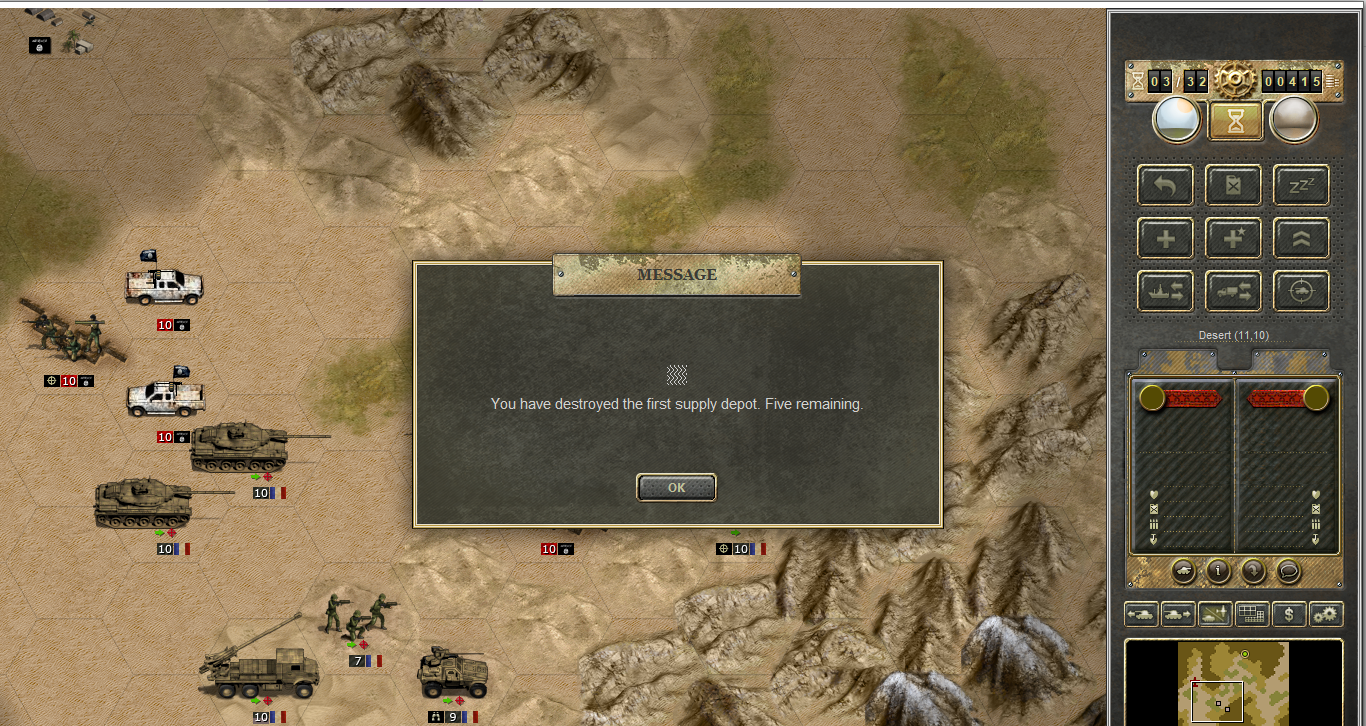The height and width of the screenshot is (726, 1366).
Task: Undo the last move with the arrow button
Action: coord(1165,185)
